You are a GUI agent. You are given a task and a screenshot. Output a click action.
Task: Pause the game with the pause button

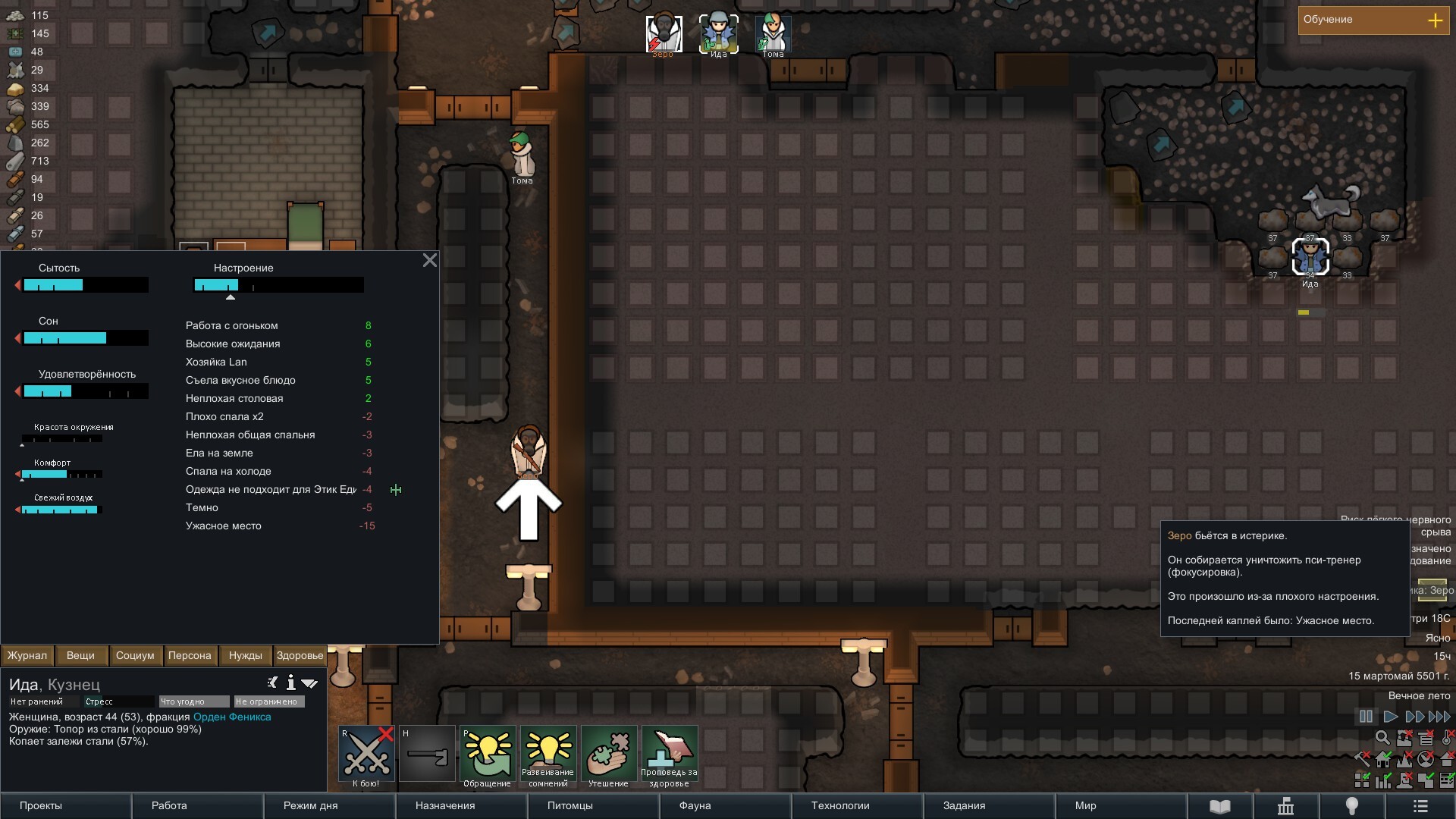[1366, 717]
